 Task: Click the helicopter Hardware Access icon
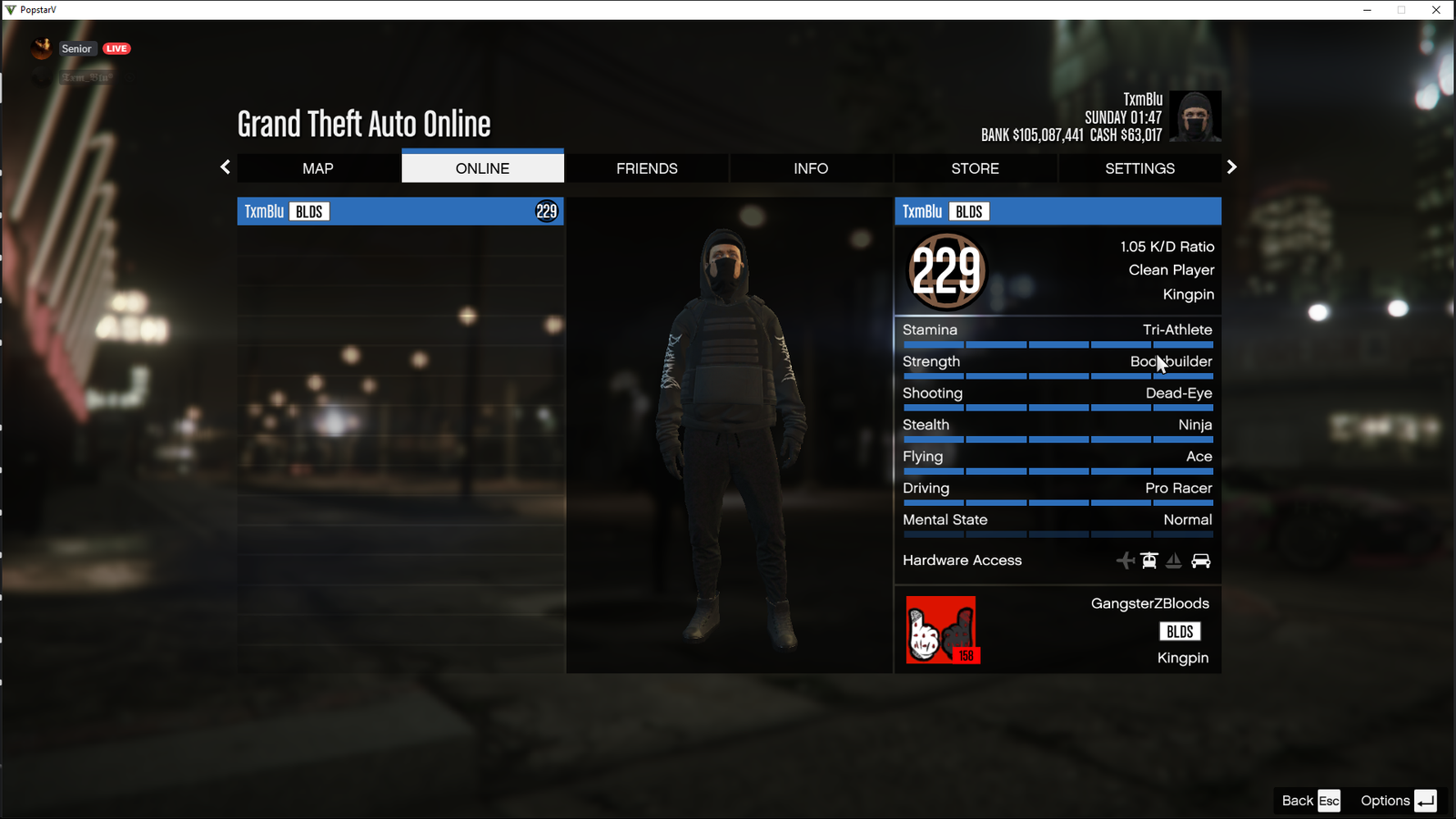tap(1149, 561)
